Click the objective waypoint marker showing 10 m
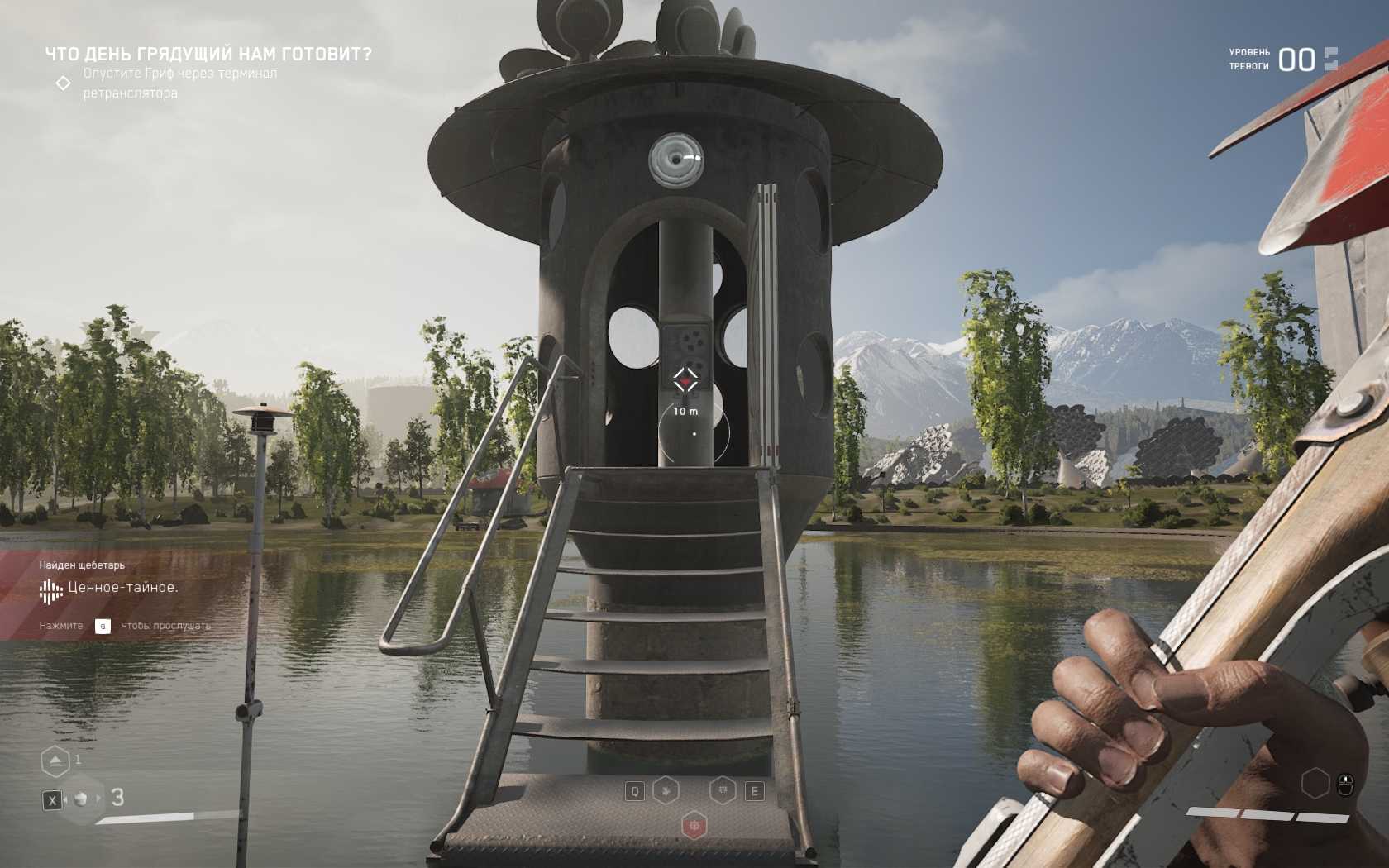Image resolution: width=1389 pixels, height=868 pixels. [685, 380]
